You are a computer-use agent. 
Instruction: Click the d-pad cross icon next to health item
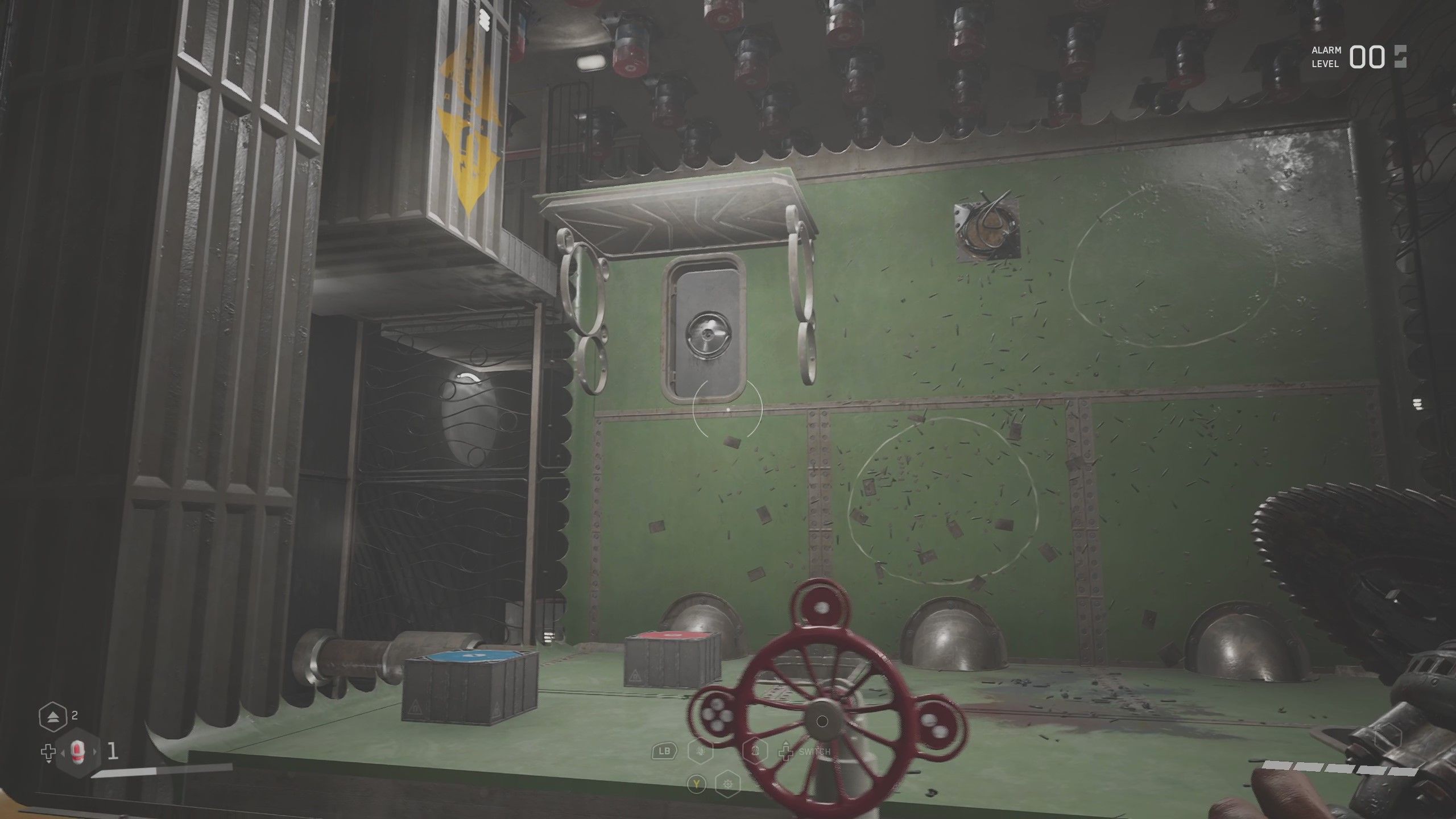48,752
